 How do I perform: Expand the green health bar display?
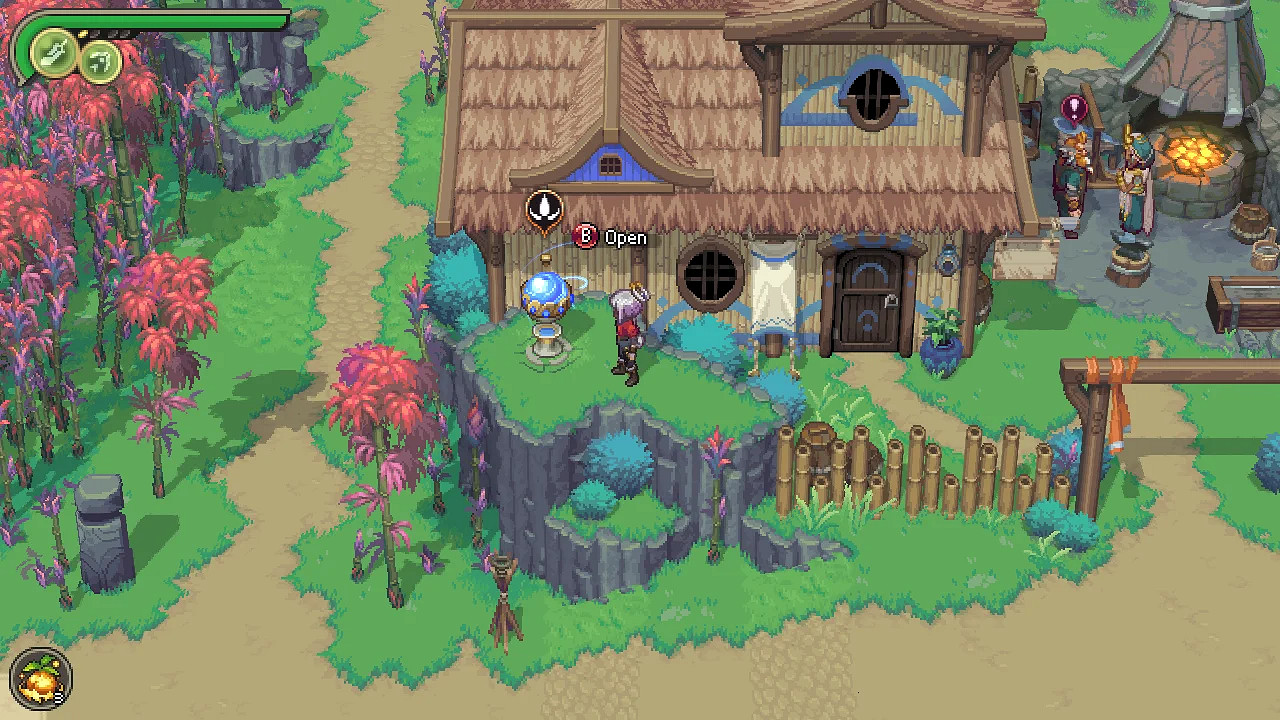point(150,18)
